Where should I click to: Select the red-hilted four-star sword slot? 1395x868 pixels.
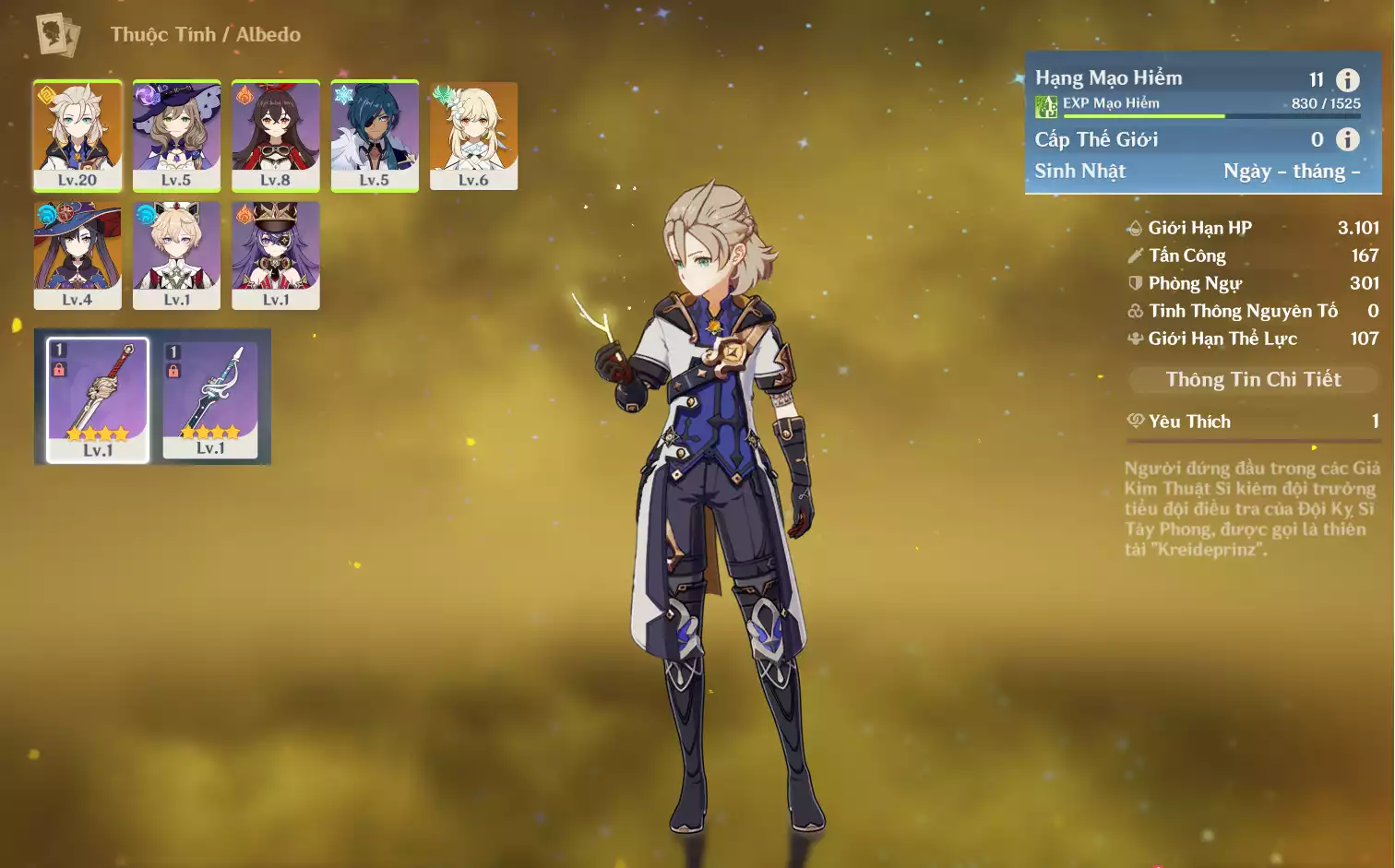[98, 398]
